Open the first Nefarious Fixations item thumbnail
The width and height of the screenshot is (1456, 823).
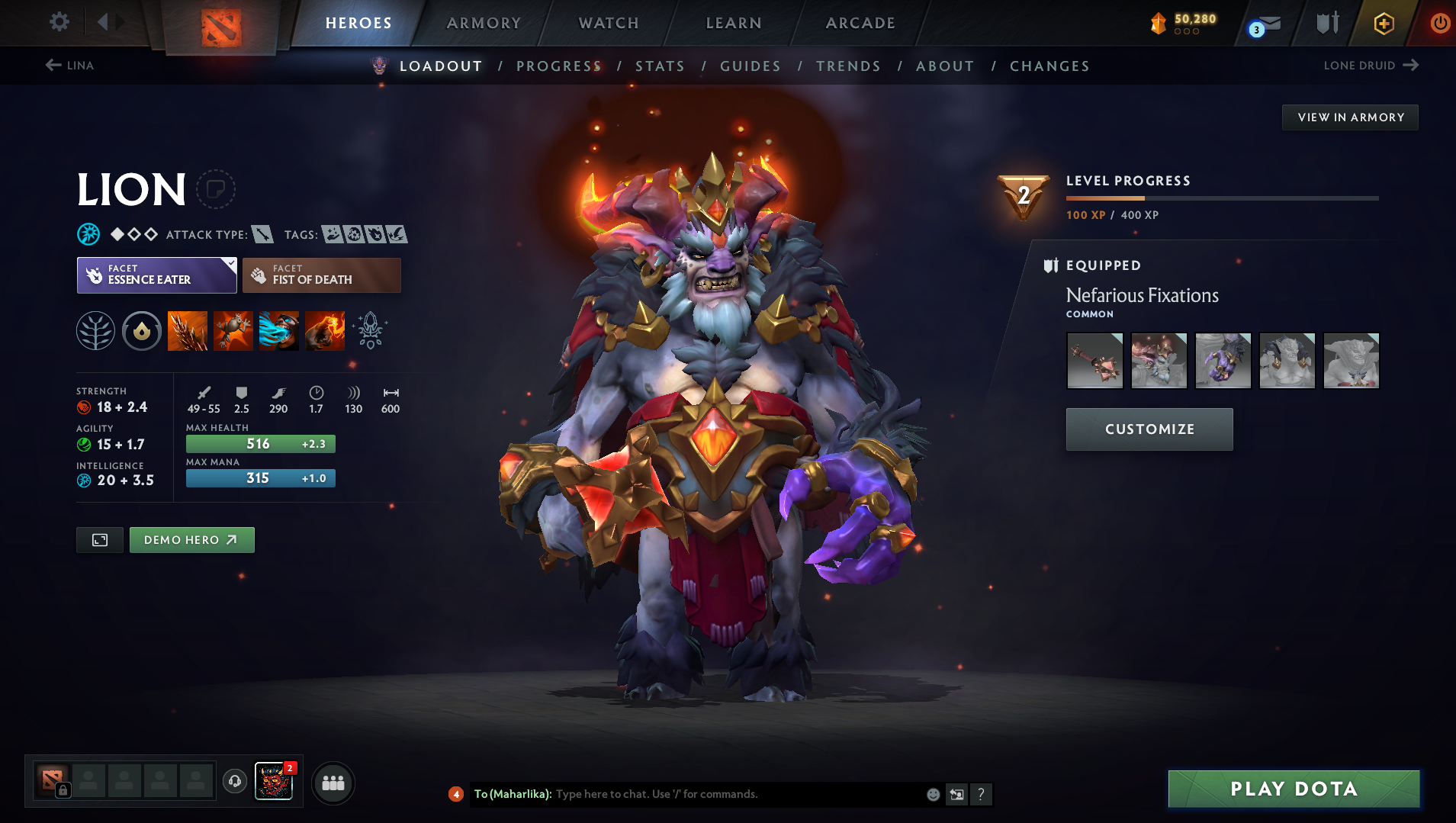pos(1095,360)
